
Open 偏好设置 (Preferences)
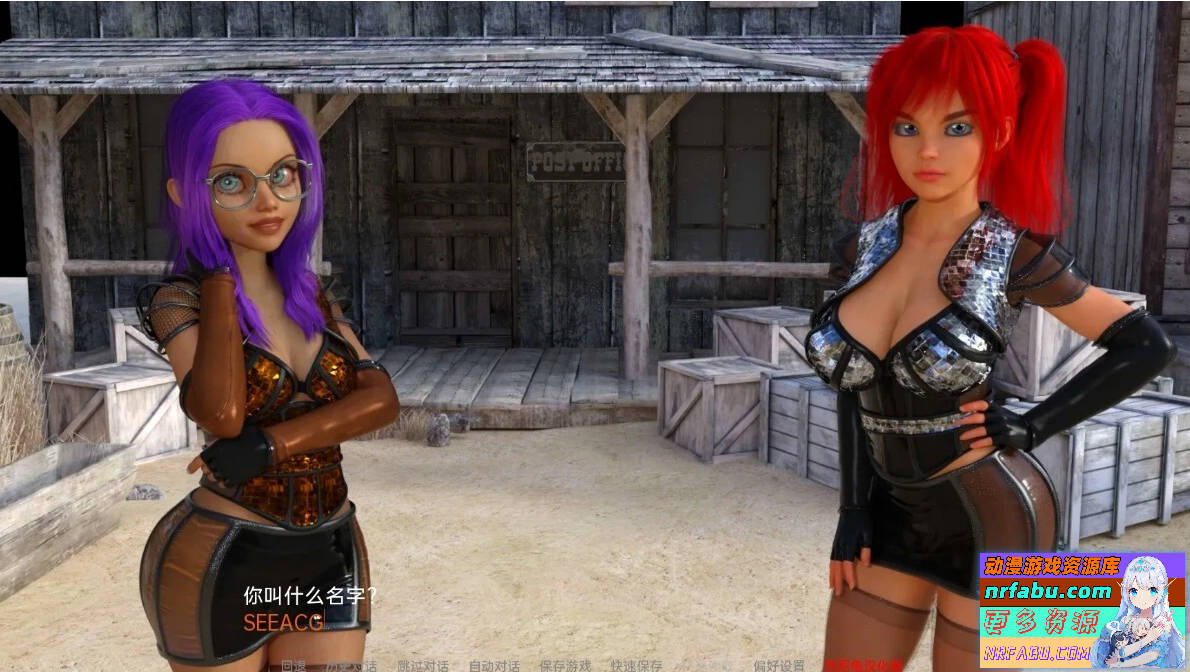(779, 666)
